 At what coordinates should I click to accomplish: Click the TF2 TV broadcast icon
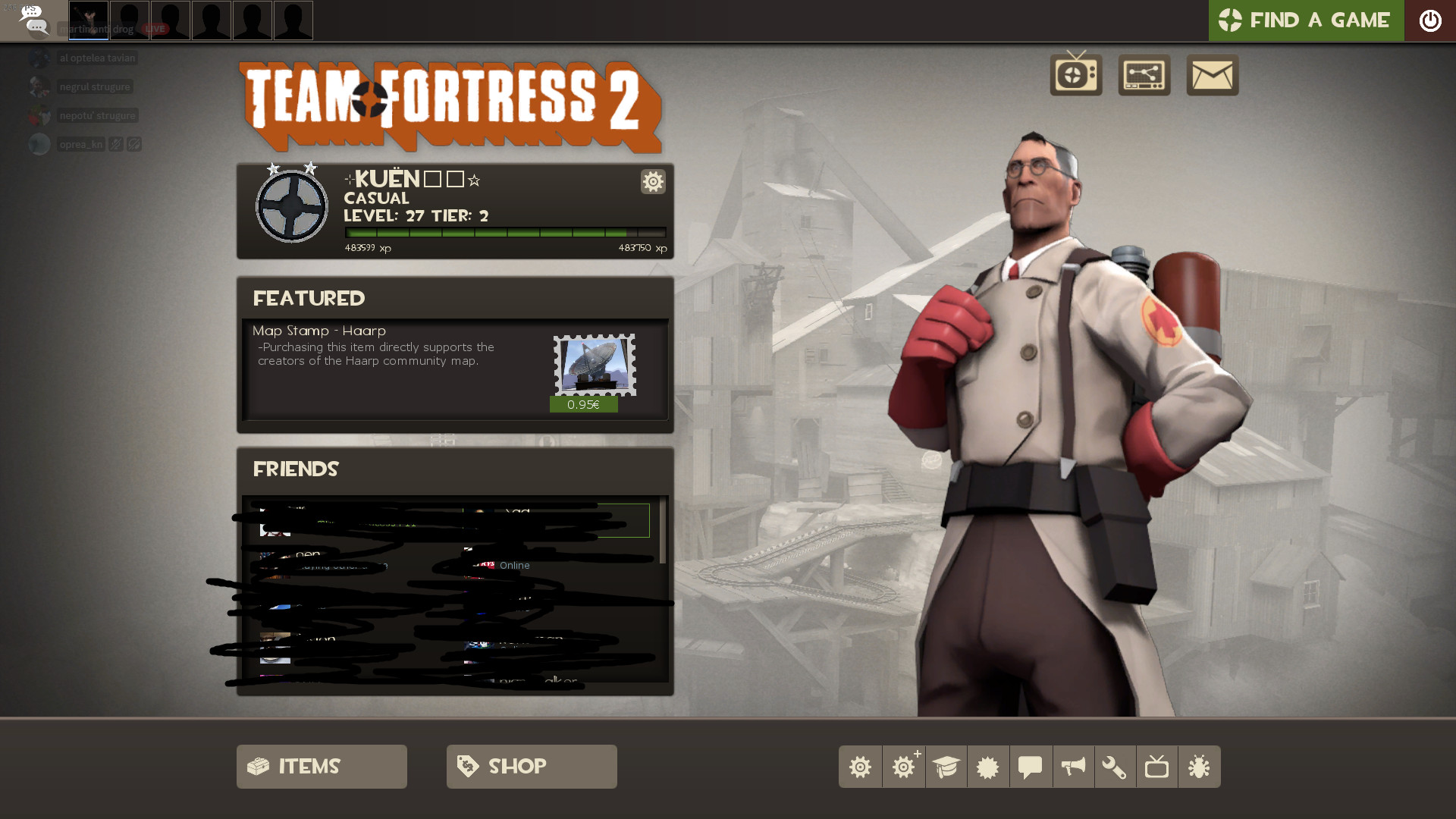tap(1075, 75)
